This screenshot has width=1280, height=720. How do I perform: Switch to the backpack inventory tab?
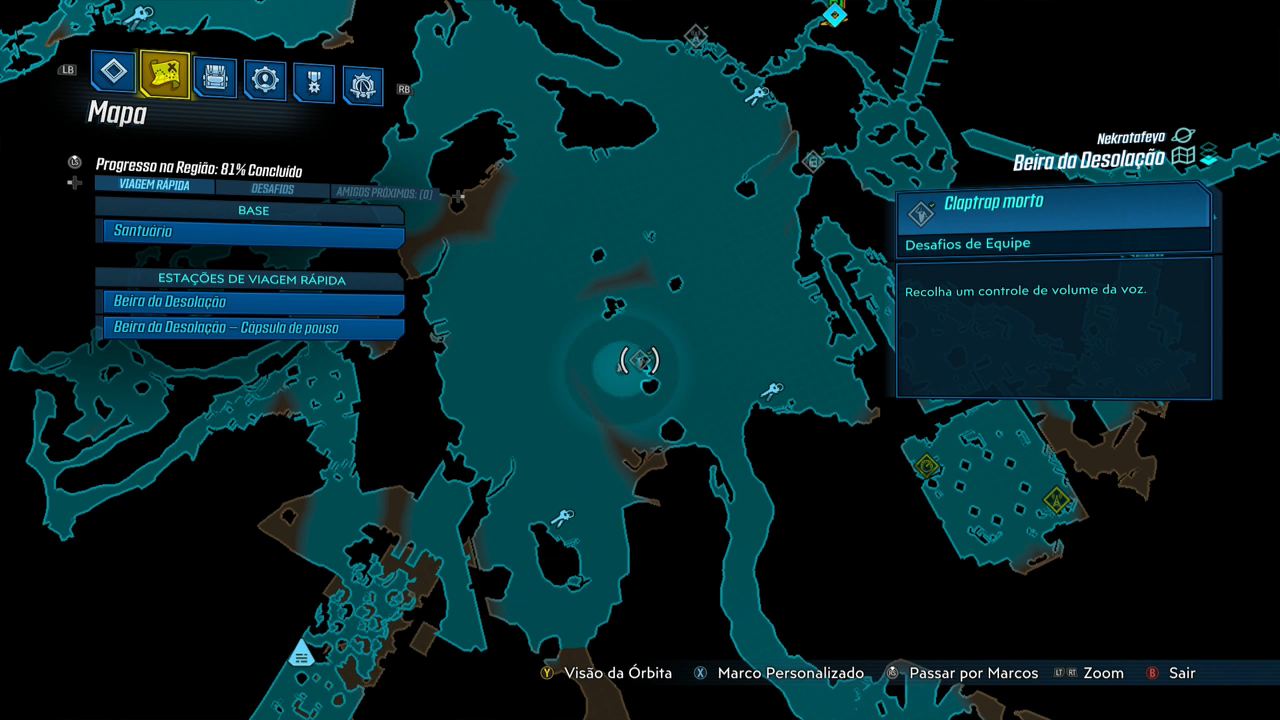(x=215, y=77)
